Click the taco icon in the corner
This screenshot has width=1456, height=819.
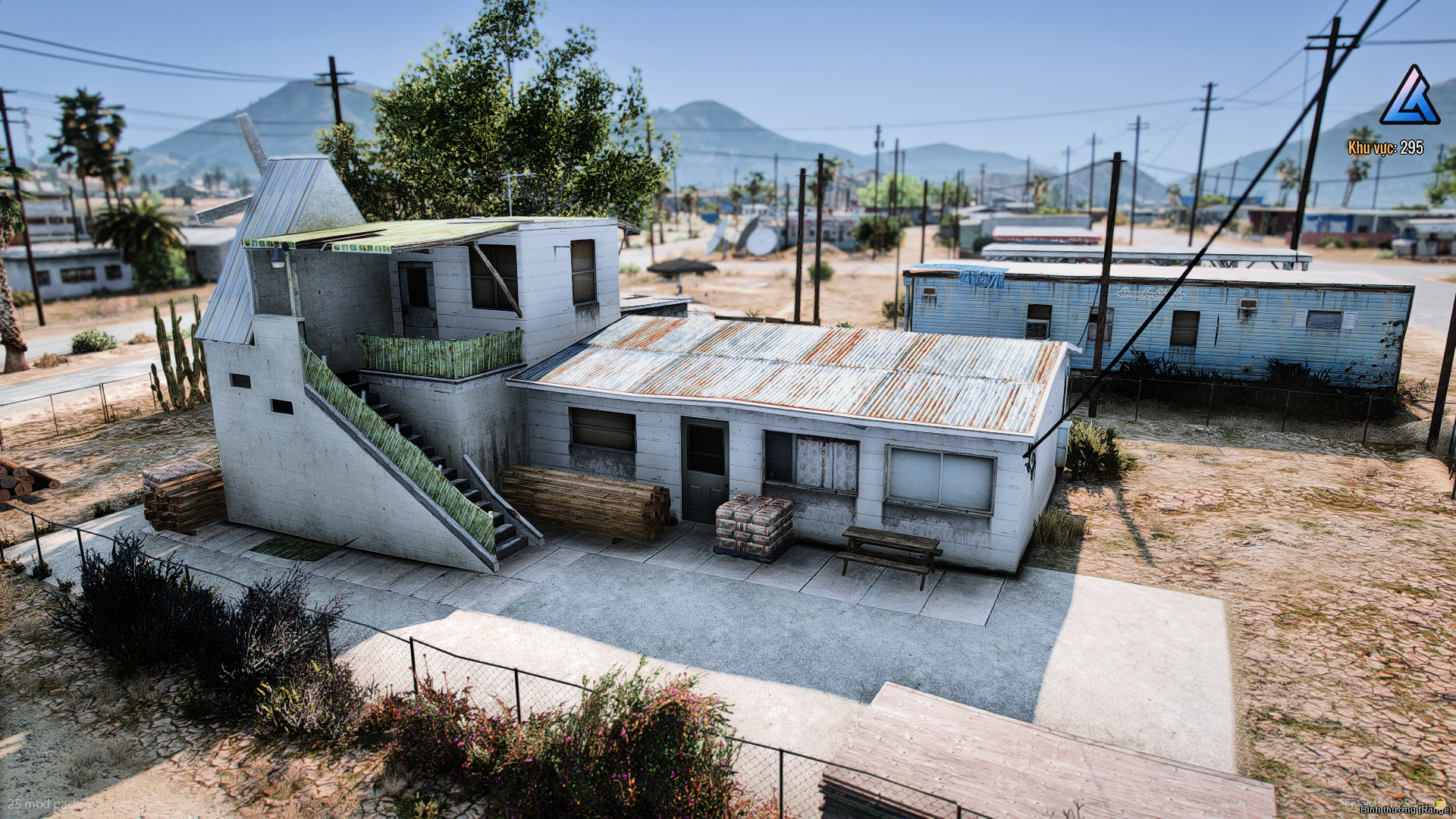(x=1439, y=802)
